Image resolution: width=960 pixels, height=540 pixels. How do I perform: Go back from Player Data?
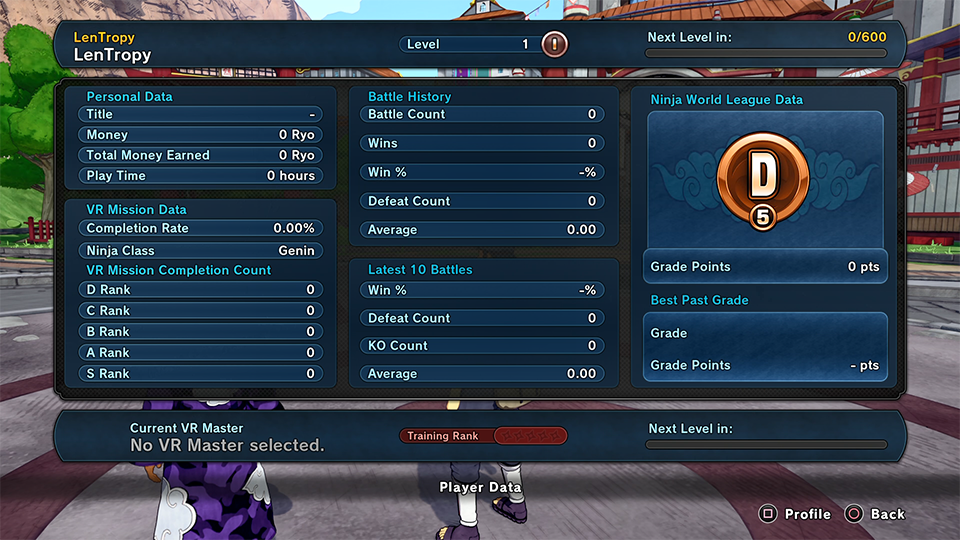[x=875, y=514]
